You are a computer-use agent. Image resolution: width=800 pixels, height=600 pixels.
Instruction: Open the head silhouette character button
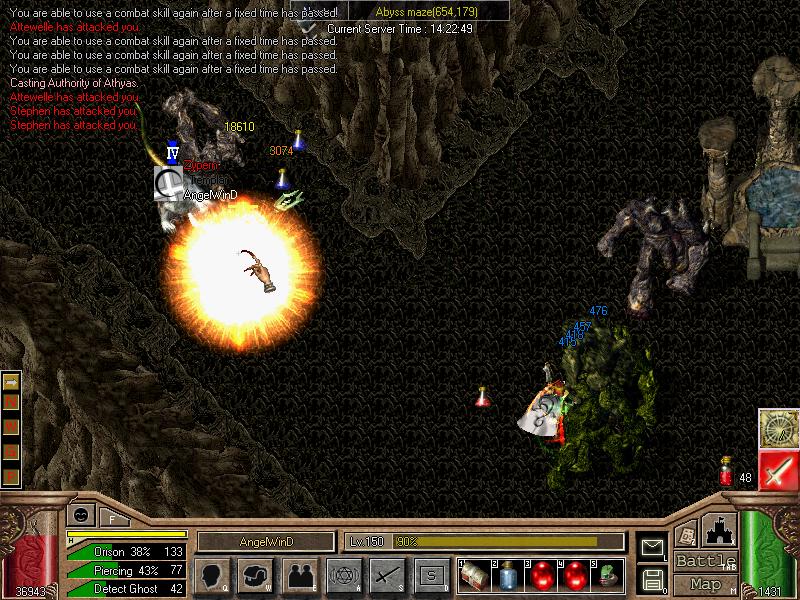coord(211,576)
